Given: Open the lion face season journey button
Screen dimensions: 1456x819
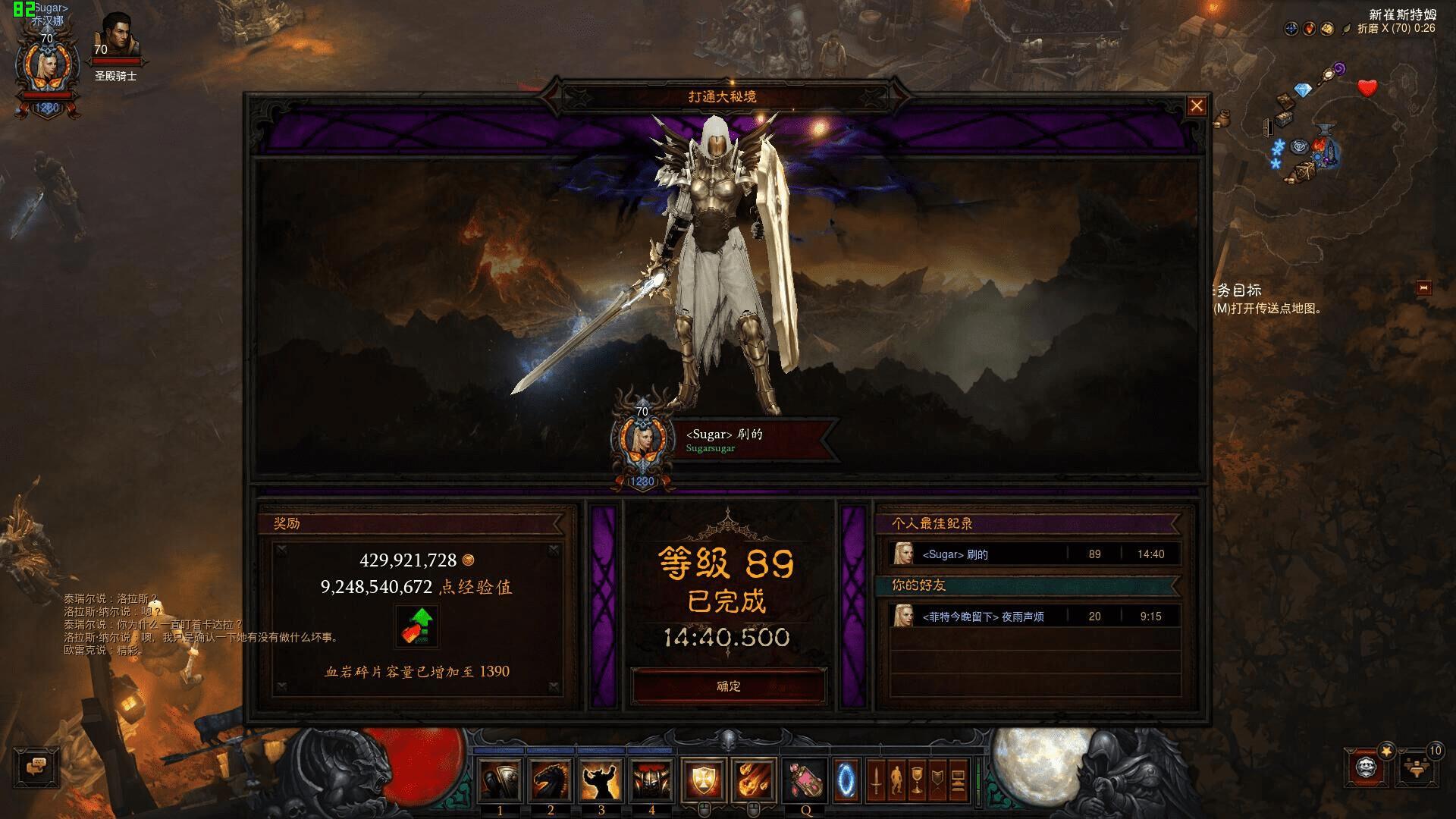Looking at the screenshot, I should 1367,767.
